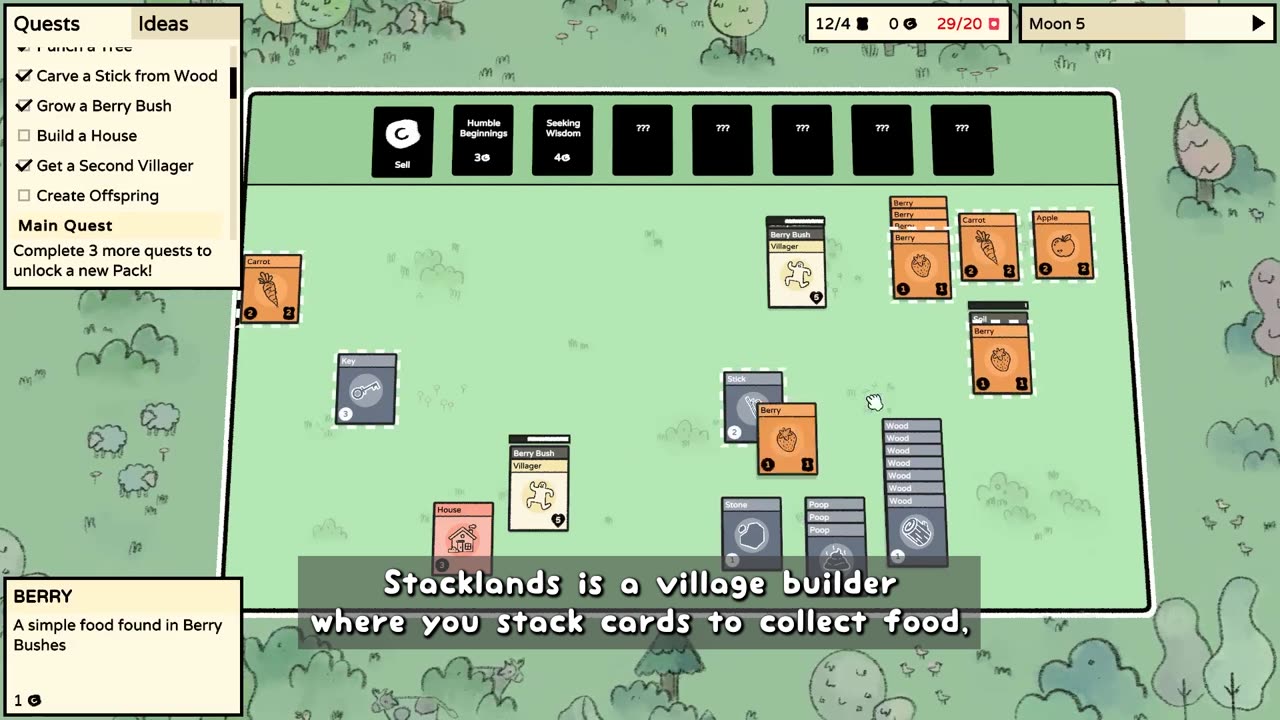
Task: Click the Build a House quest entry
Action: 87,136
